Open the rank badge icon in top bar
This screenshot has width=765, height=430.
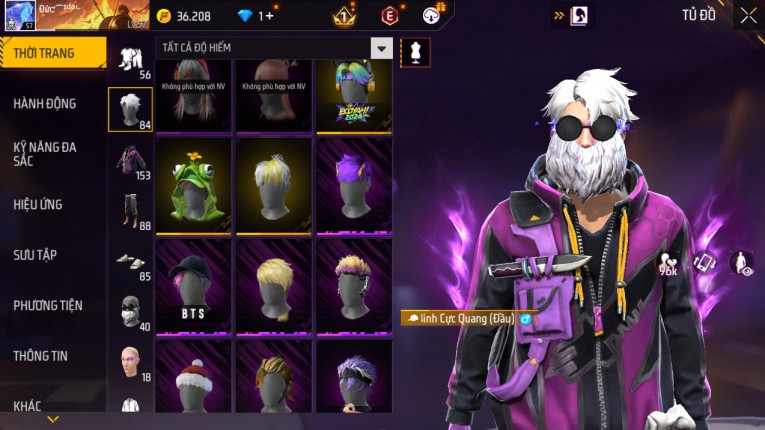[344, 16]
